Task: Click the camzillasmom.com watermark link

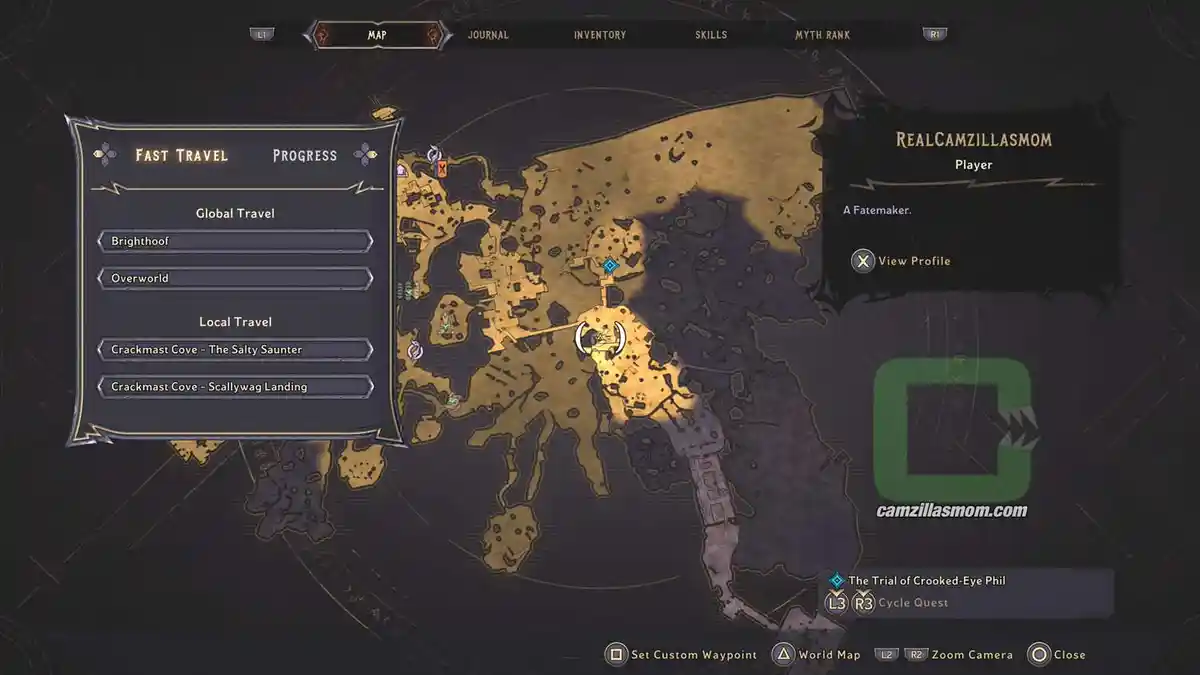Action: point(951,510)
